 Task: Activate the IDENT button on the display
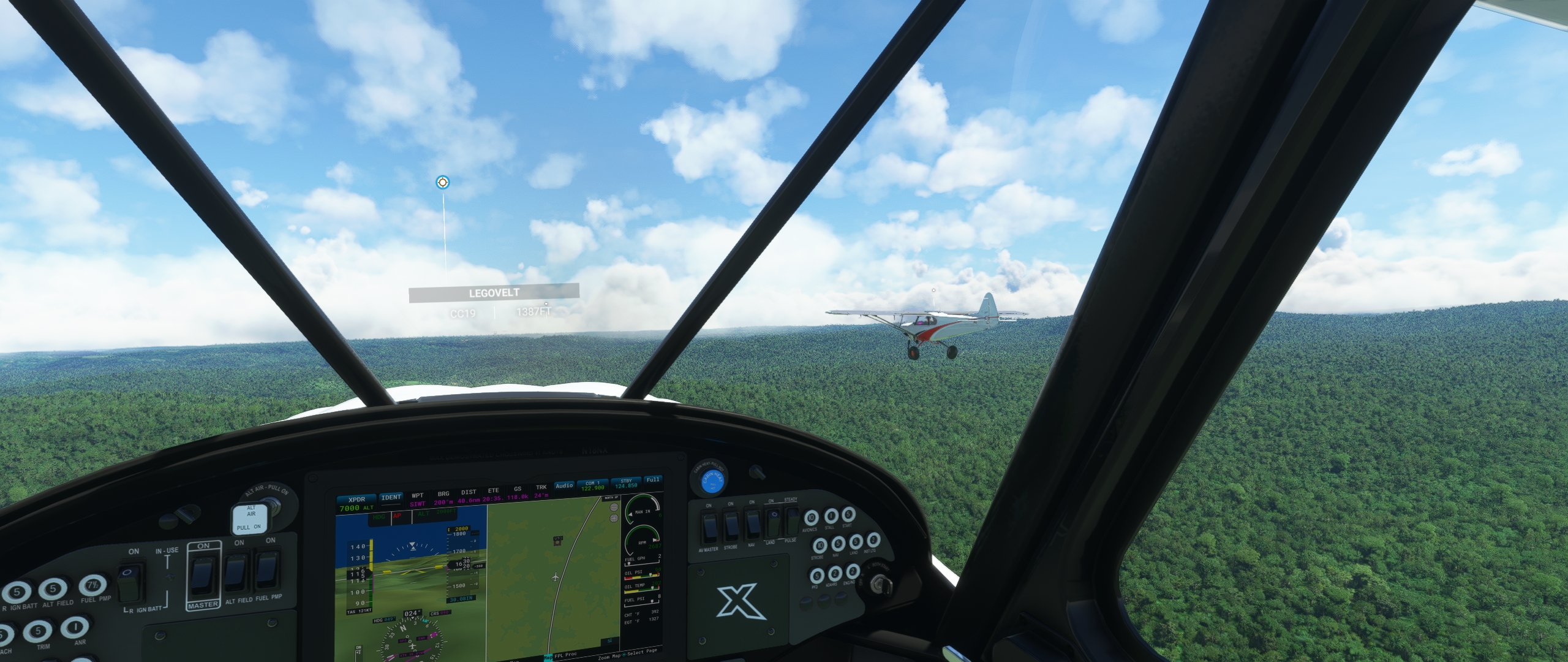tap(391, 497)
